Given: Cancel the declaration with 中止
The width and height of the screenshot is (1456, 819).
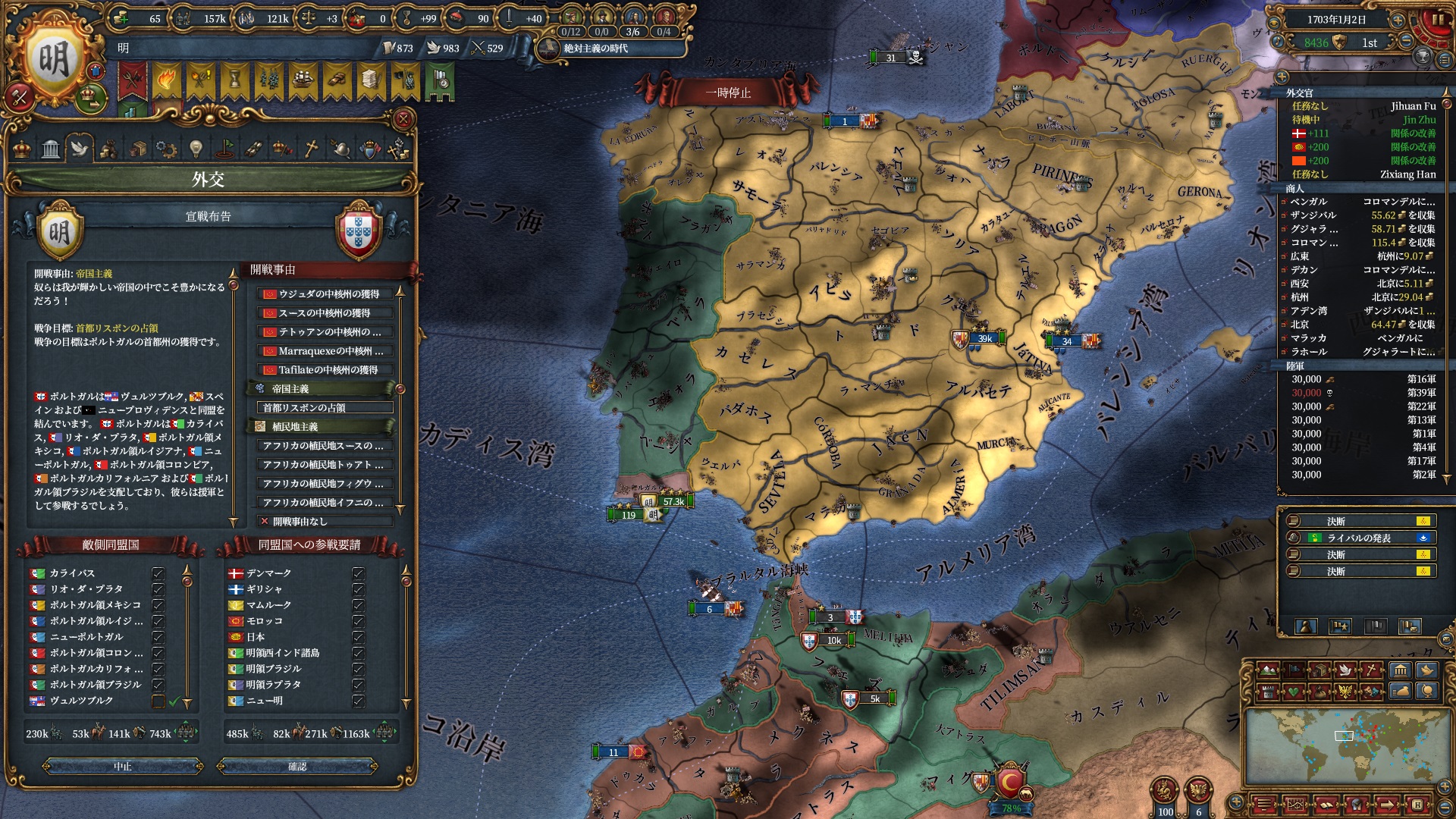Looking at the screenshot, I should [123, 767].
